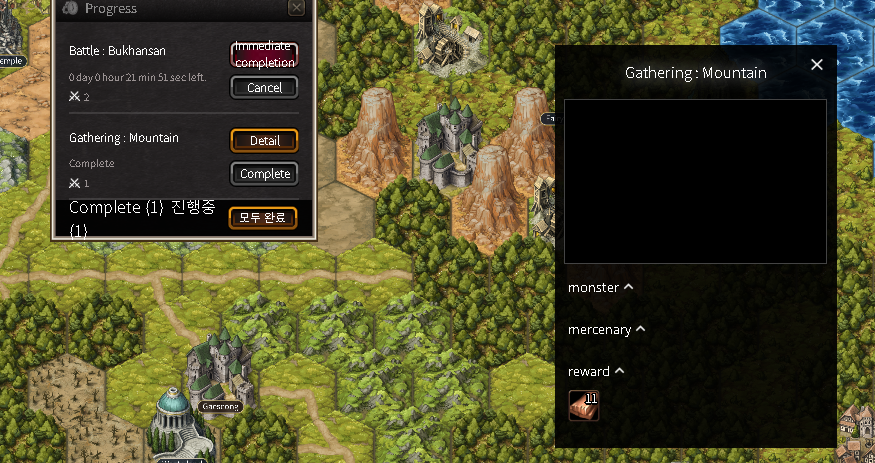875x463 pixels.
Task: Close the Gathering Mountain detail panel
Action: click(x=817, y=65)
